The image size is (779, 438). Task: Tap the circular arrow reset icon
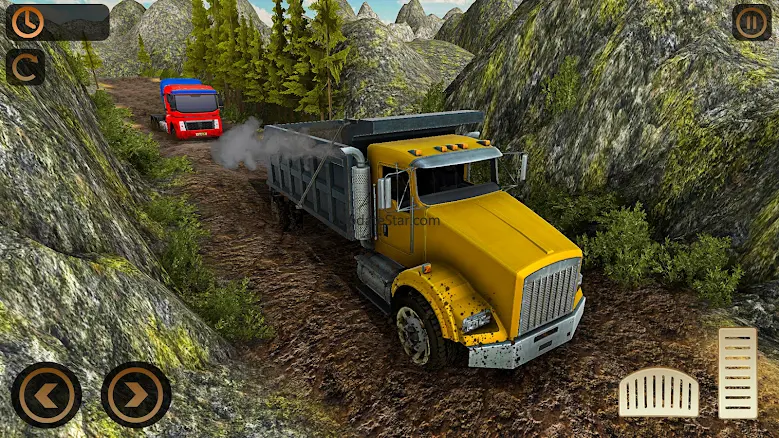25,67
